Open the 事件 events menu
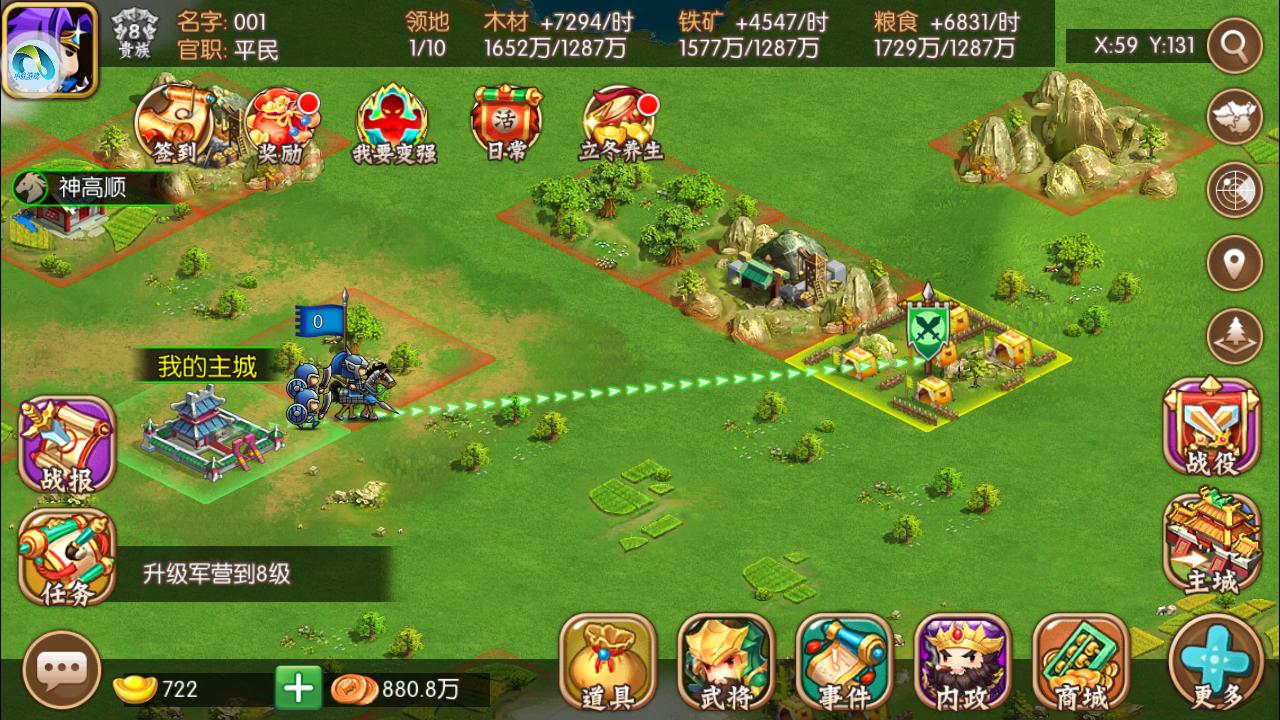 coord(844,662)
